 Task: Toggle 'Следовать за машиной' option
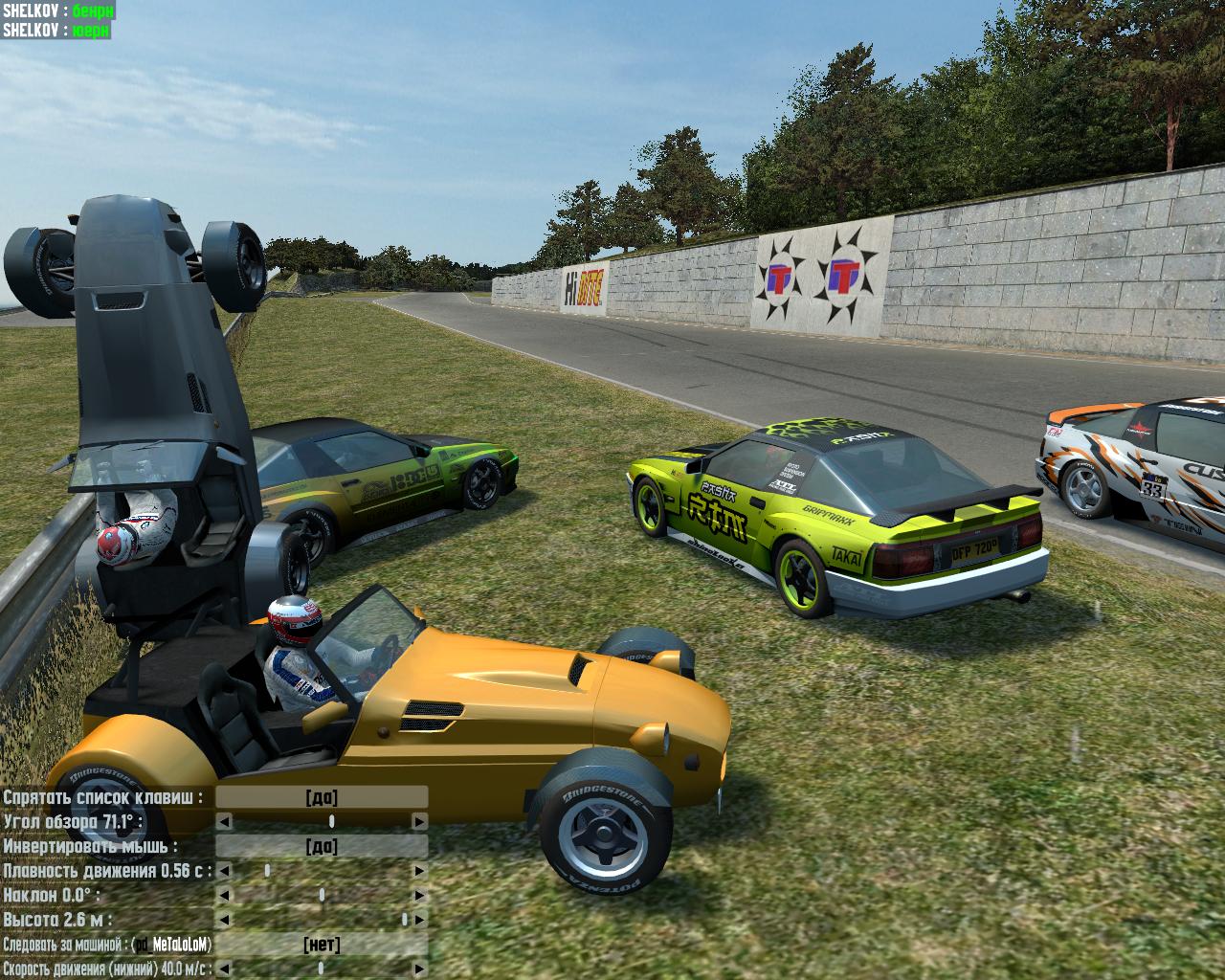(322, 945)
